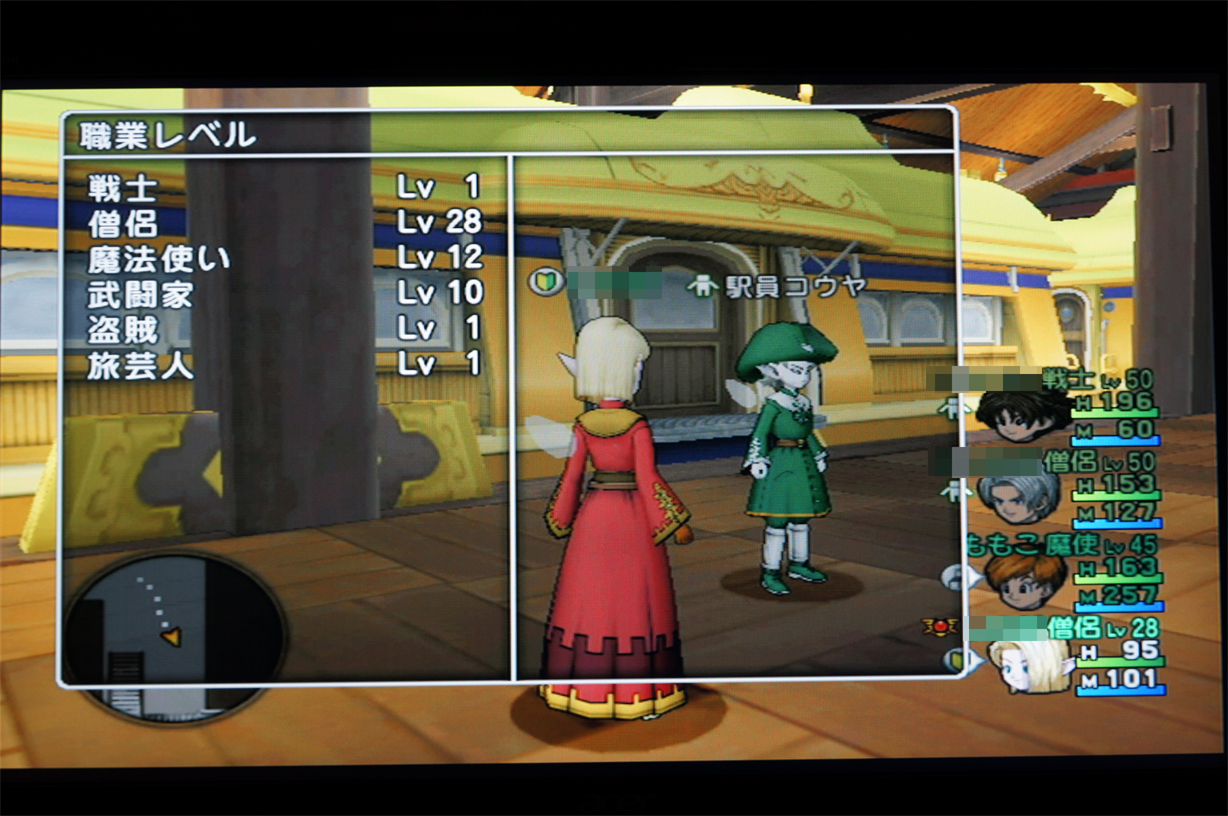Select the 戦士 job level row
This screenshot has width=1228, height=816.
(285, 187)
